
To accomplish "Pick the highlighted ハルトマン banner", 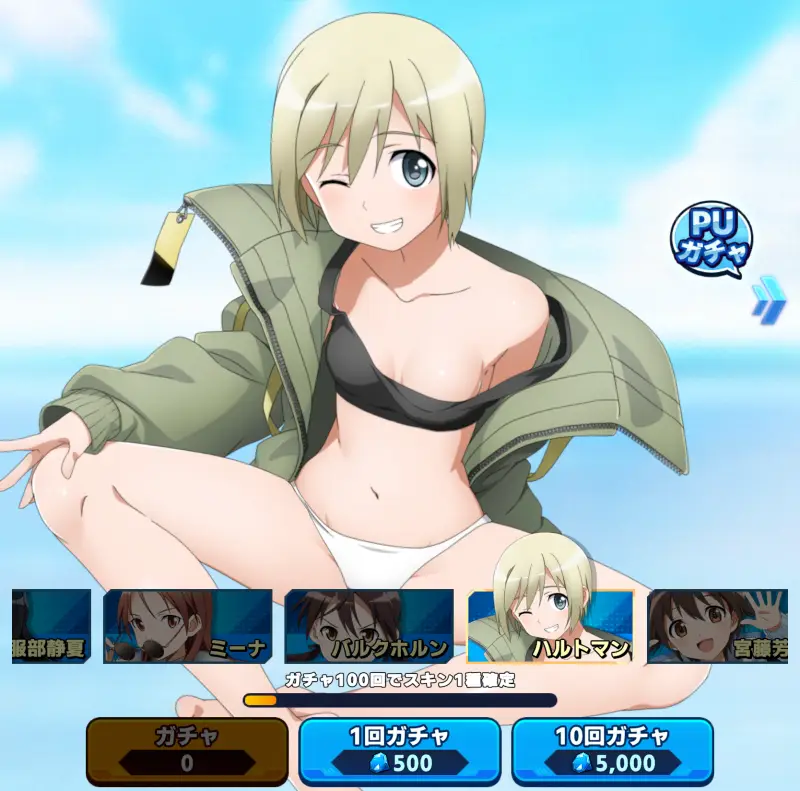I will pos(550,627).
